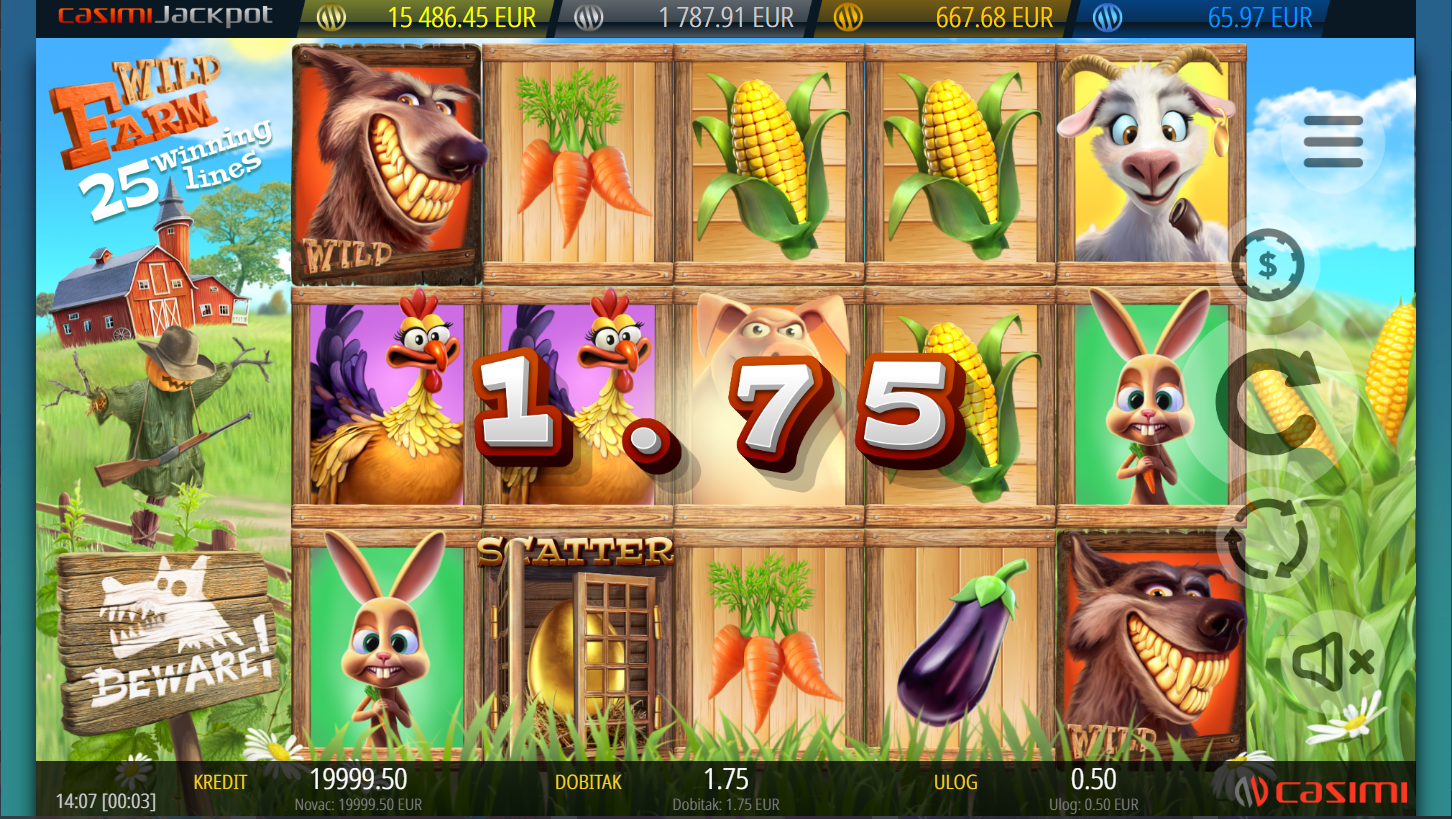Viewport: 1452px width, 819px height.
Task: Toggle the muted speaker sound button
Action: 1333,660
